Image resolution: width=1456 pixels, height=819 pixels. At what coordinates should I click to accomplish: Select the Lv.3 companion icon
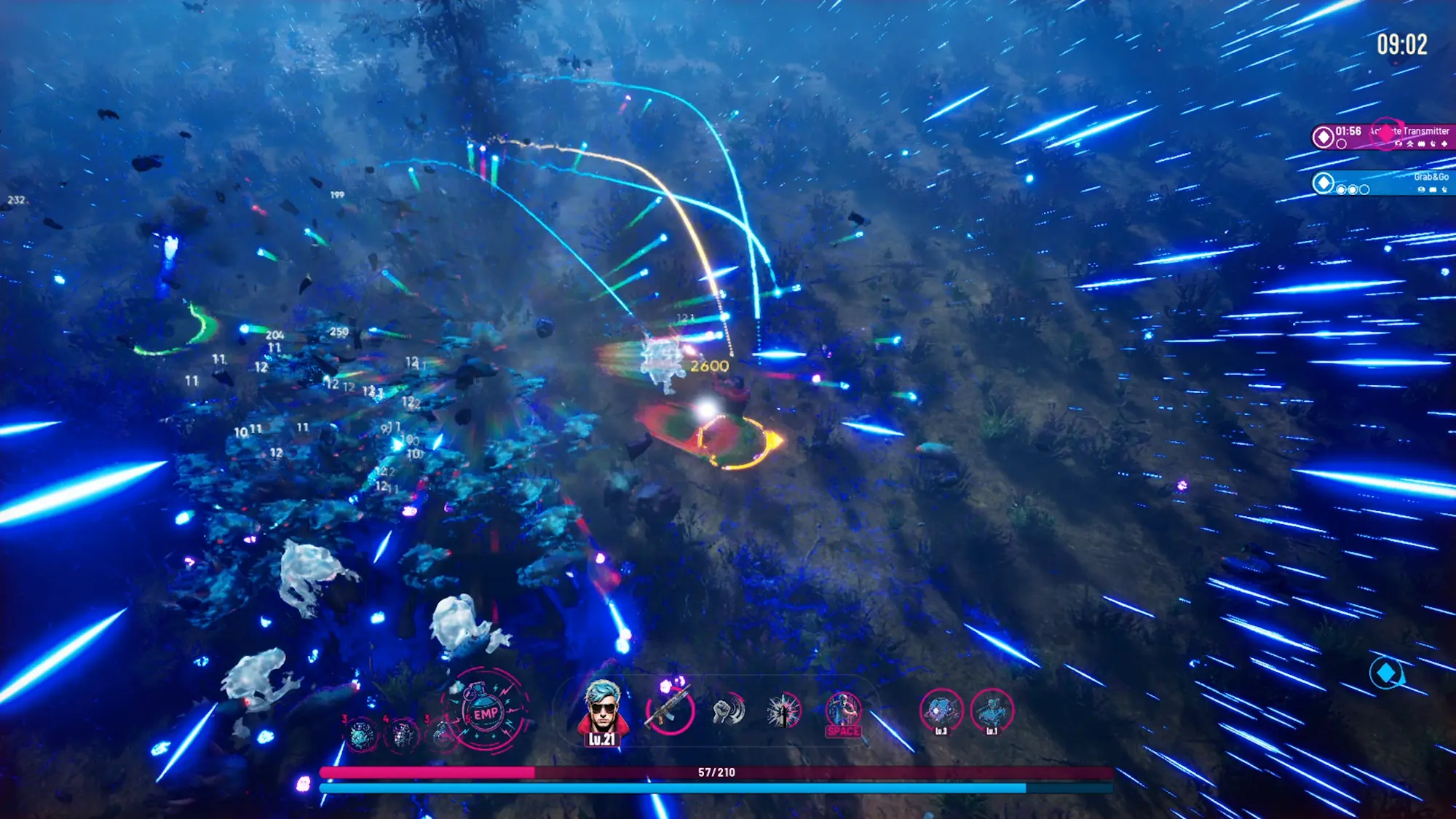(x=941, y=711)
